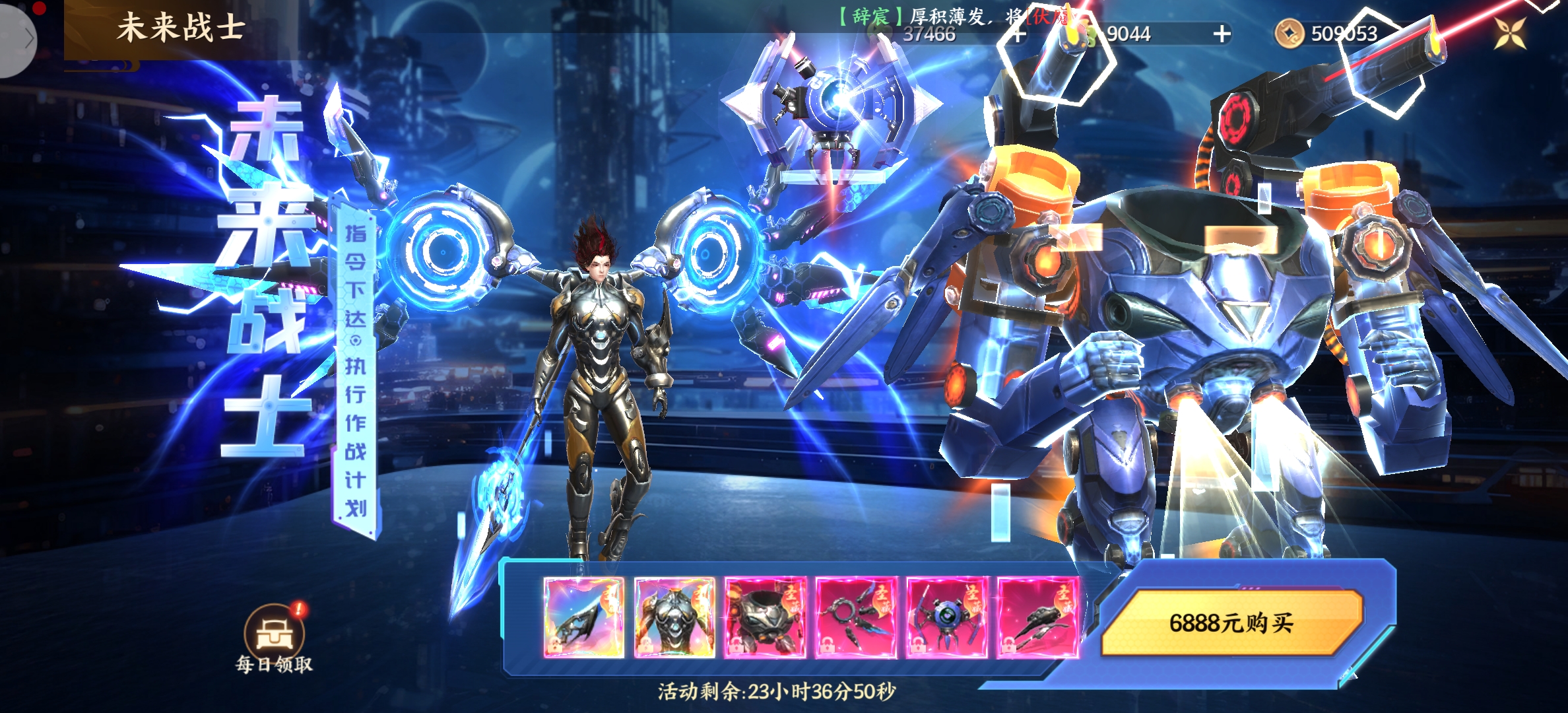Select the black hovercraft reward
Image resolution: width=1568 pixels, height=713 pixels.
[x=1037, y=617]
